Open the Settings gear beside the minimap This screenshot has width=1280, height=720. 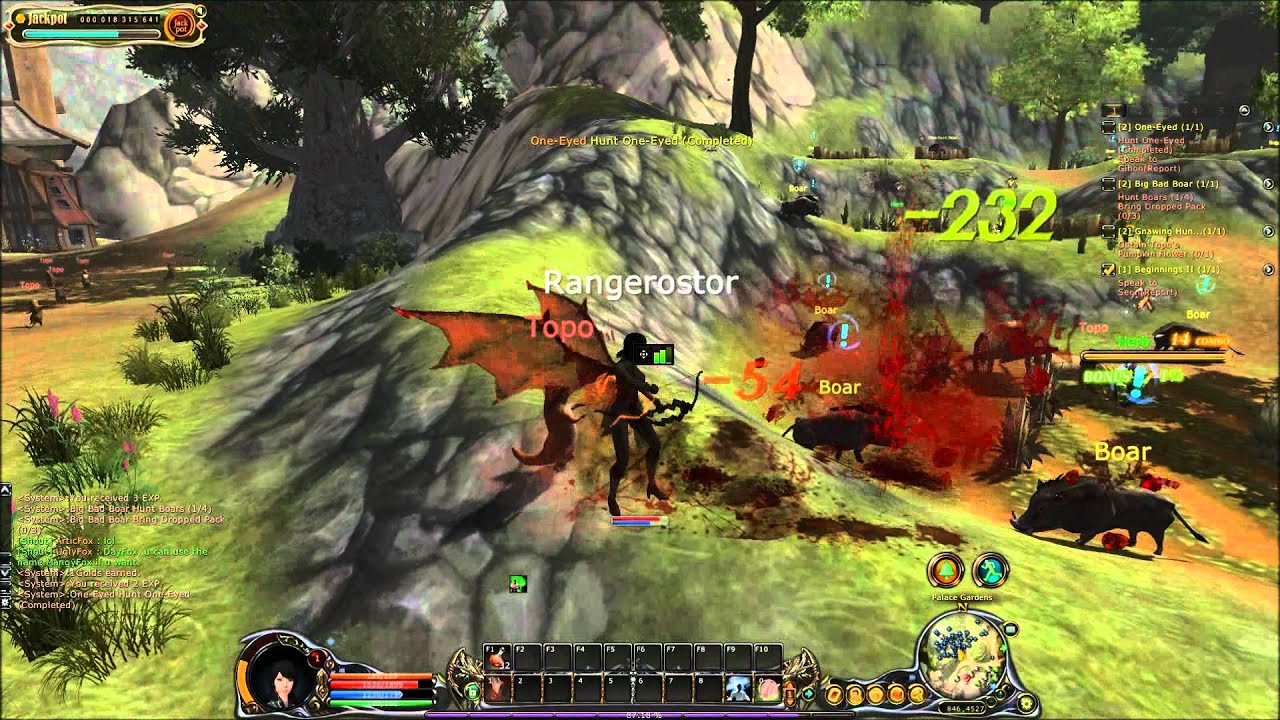point(1026,703)
